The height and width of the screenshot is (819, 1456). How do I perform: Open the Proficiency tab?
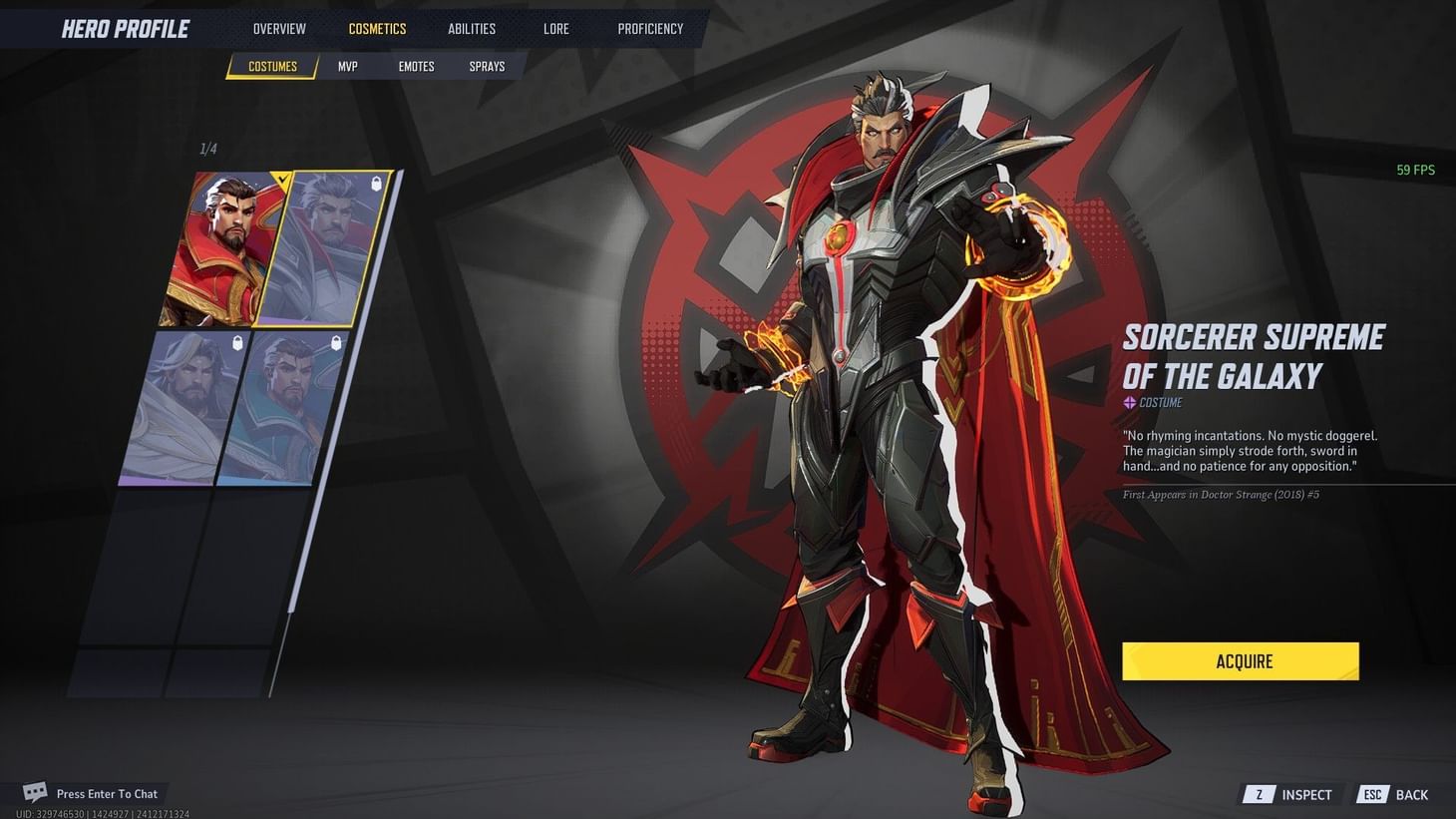pyautogui.click(x=650, y=28)
